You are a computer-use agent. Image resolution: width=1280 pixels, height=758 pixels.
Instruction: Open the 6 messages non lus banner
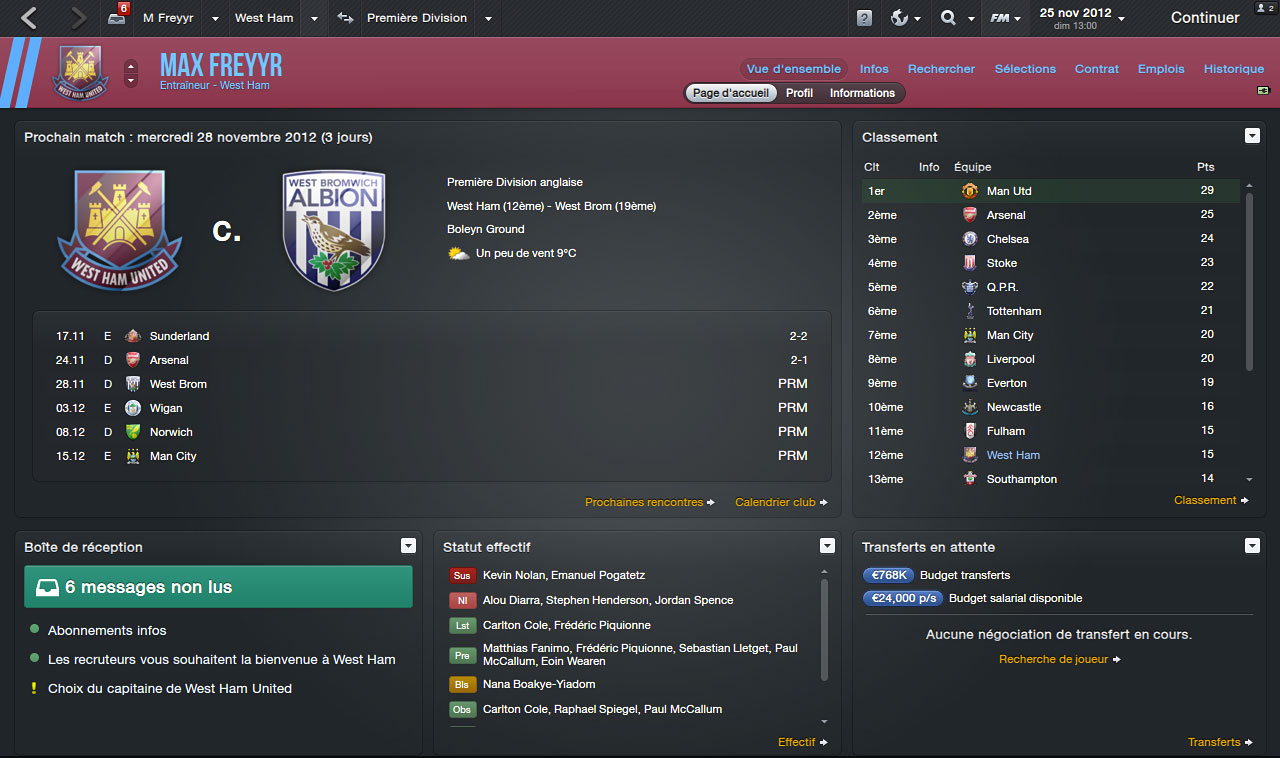(x=218, y=587)
